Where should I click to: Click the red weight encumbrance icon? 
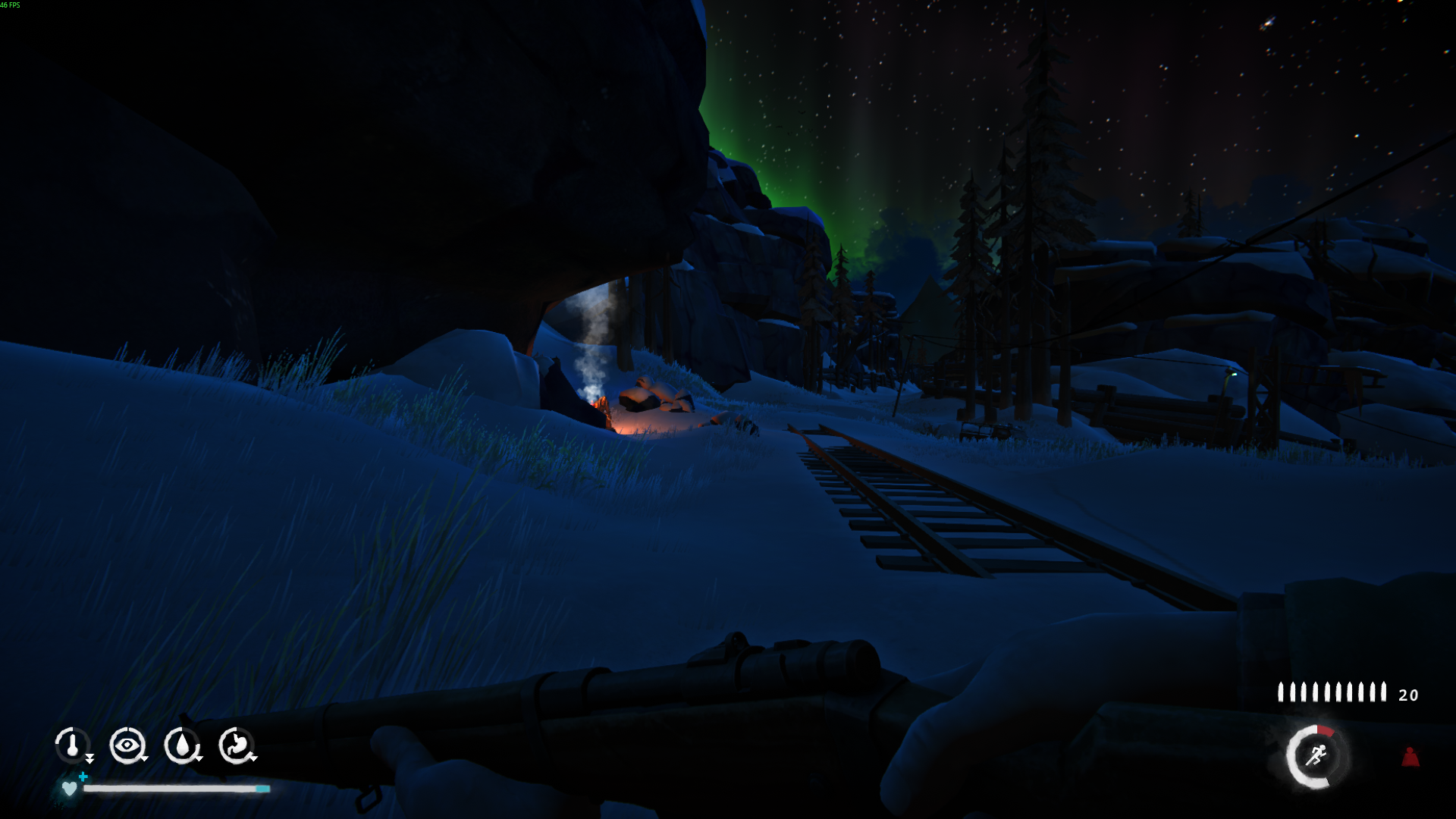[1410, 756]
